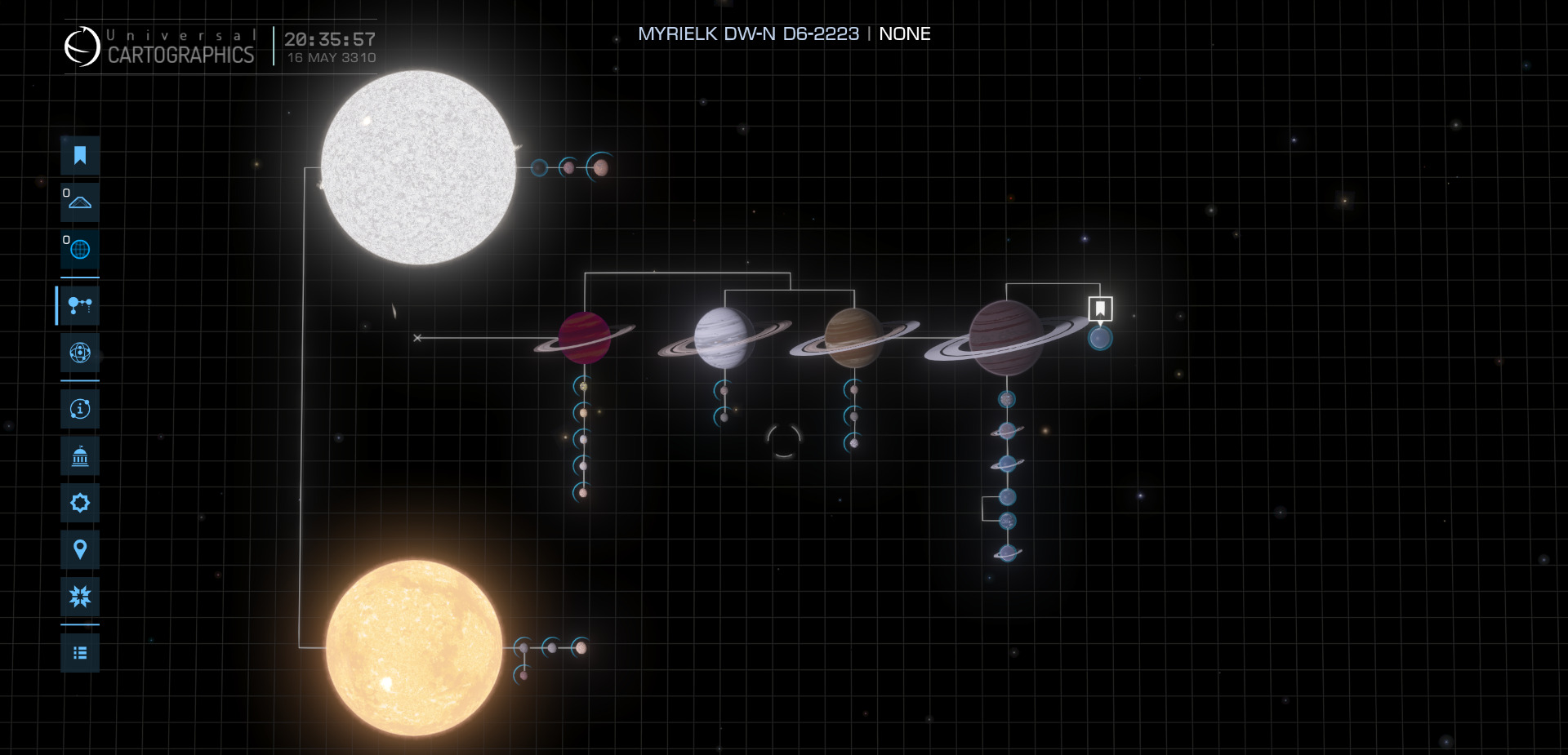Switch to the orrery view tab

coord(80,353)
